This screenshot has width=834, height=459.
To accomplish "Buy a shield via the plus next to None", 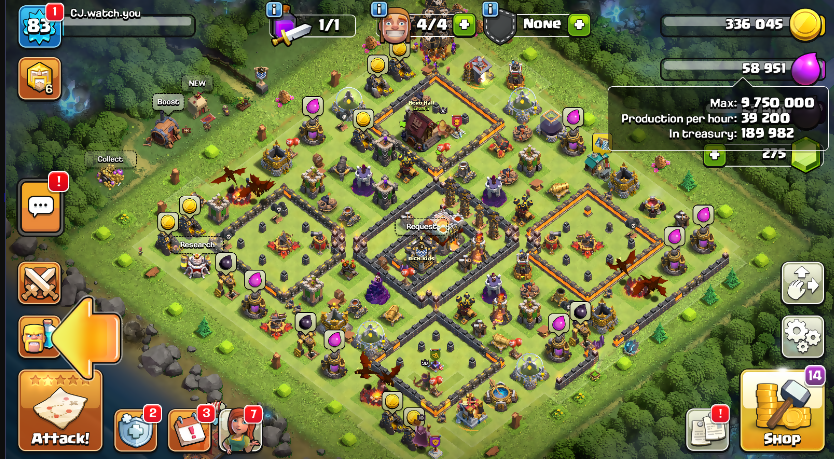I will coord(578,24).
